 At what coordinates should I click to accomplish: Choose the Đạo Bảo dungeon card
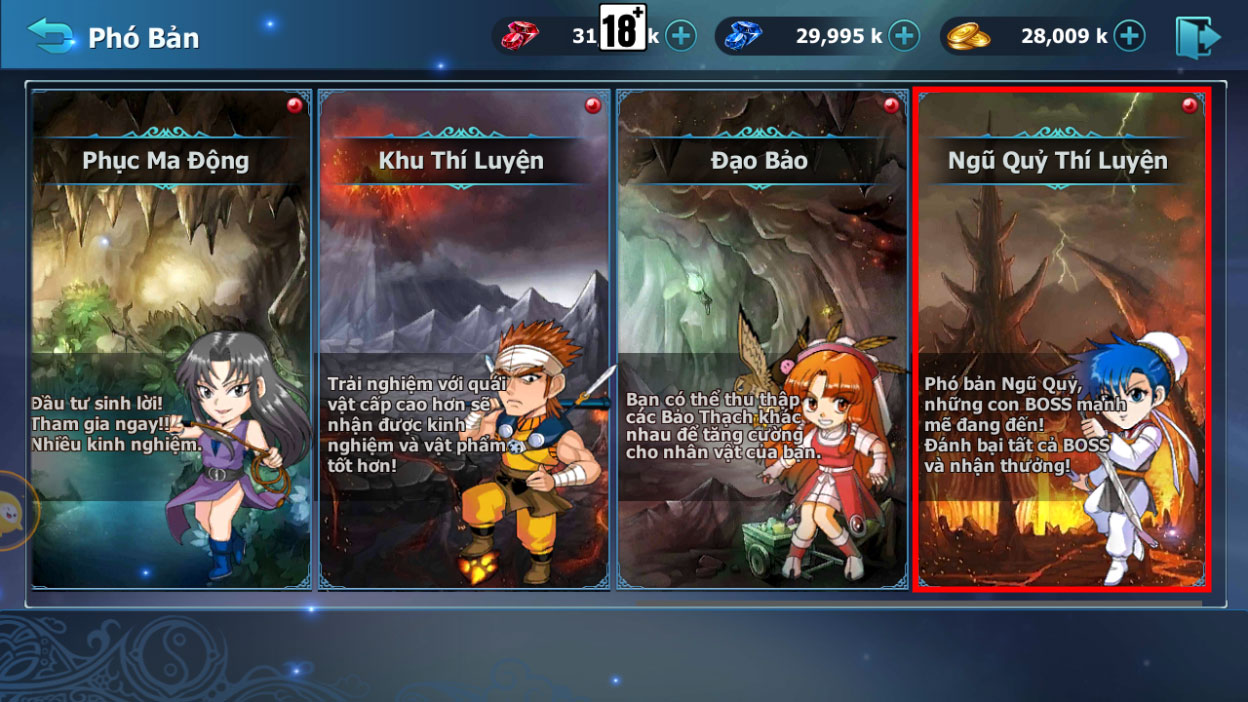click(762, 339)
